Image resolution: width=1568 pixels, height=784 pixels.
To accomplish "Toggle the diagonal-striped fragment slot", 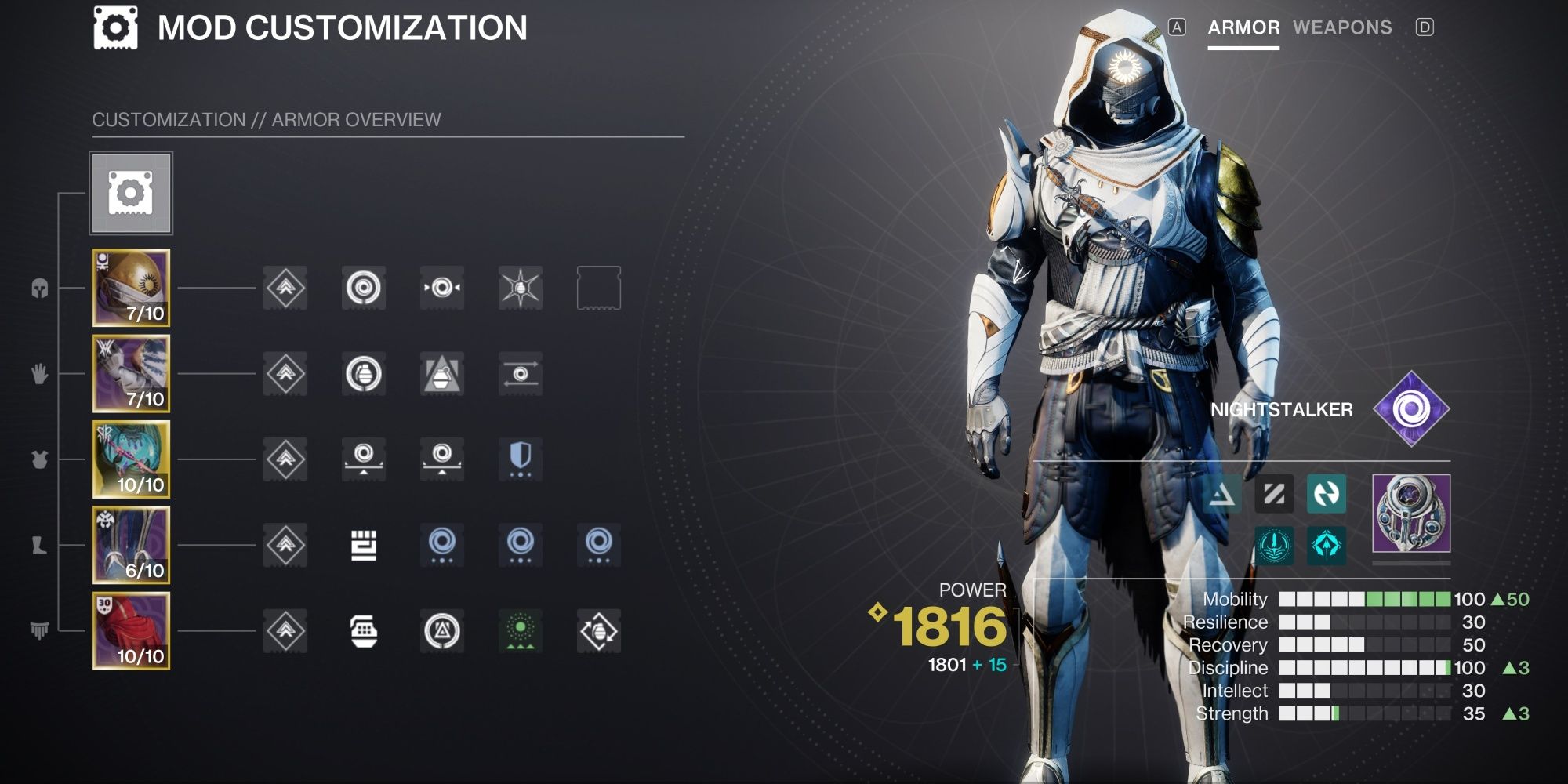I will (1276, 495).
